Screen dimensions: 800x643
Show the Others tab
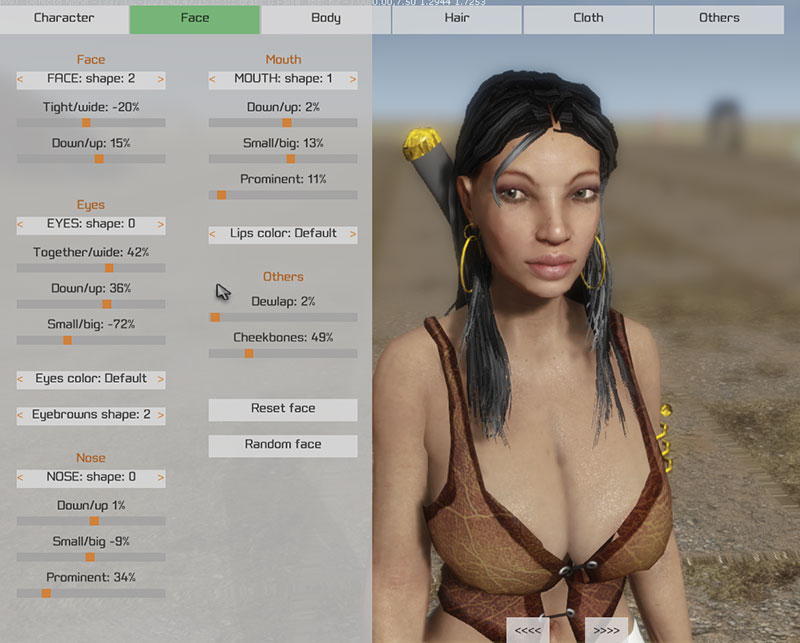(719, 18)
